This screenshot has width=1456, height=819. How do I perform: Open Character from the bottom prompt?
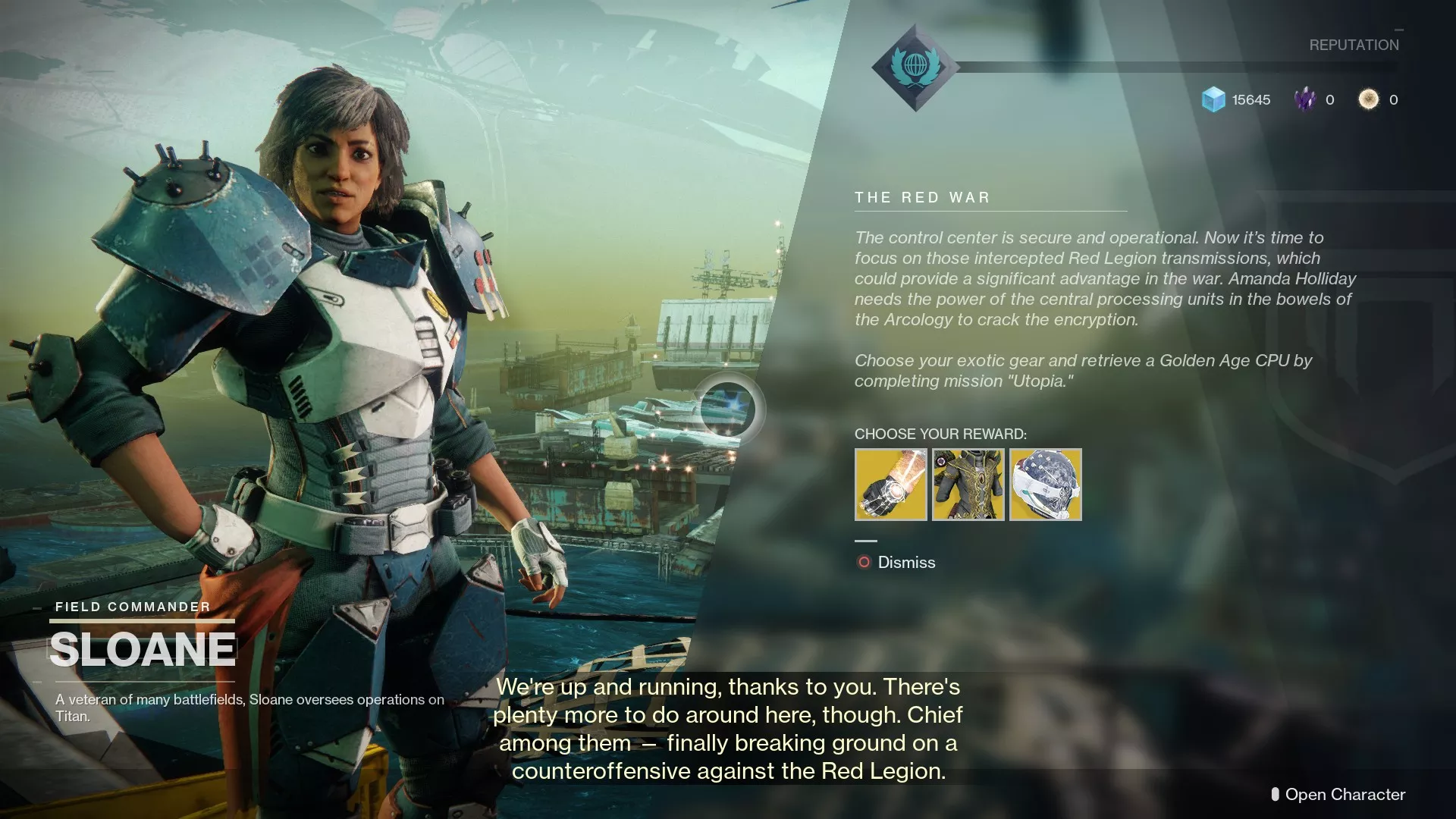click(1346, 795)
